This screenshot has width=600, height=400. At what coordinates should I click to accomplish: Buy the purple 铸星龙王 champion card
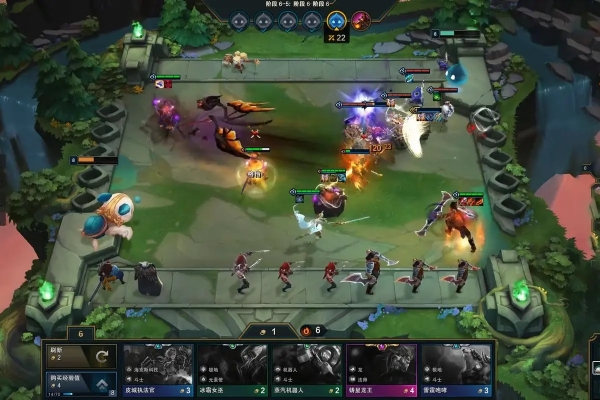[x=382, y=370]
